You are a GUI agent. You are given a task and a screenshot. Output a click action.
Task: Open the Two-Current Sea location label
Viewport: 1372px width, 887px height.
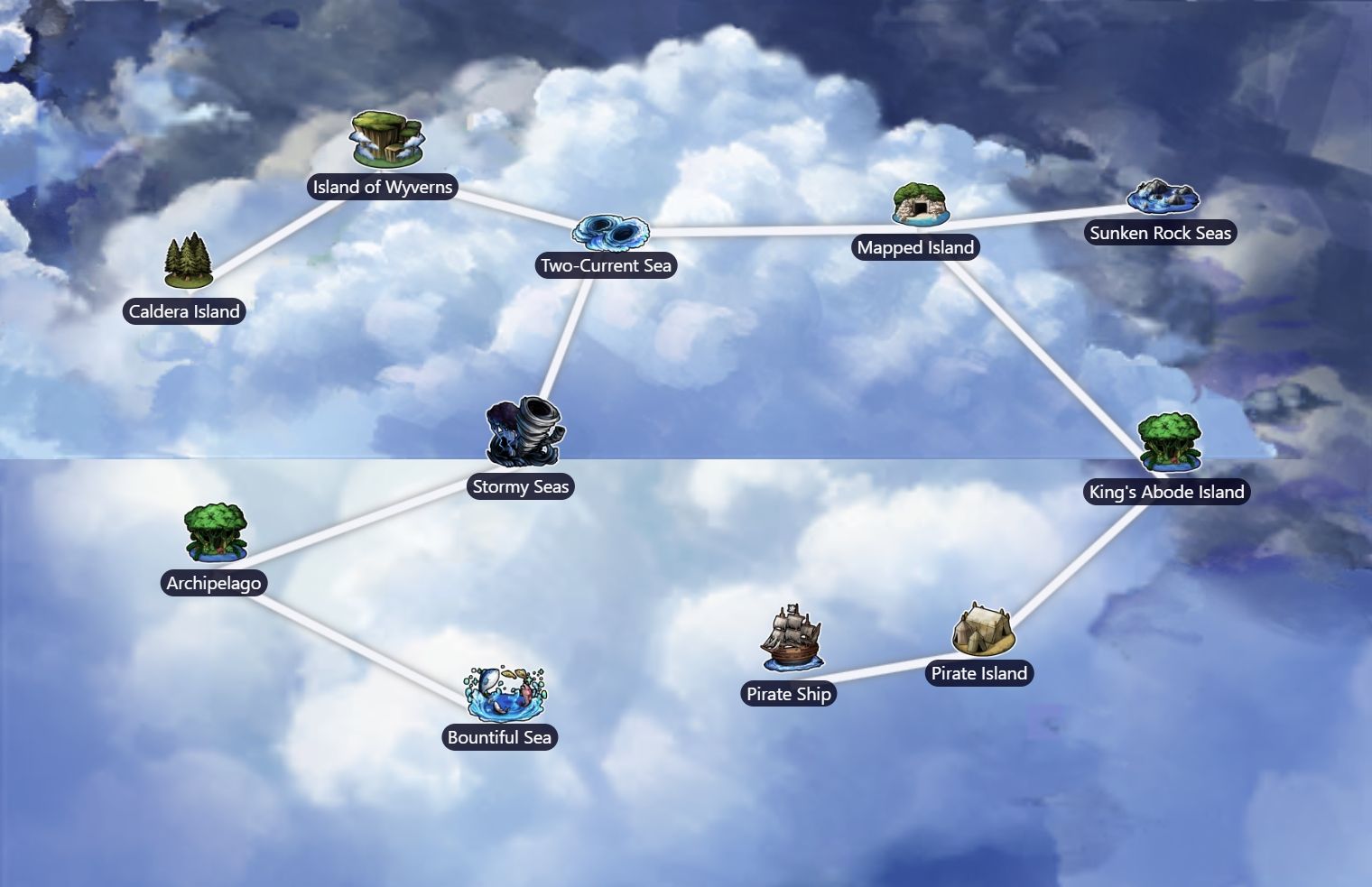[x=606, y=265]
